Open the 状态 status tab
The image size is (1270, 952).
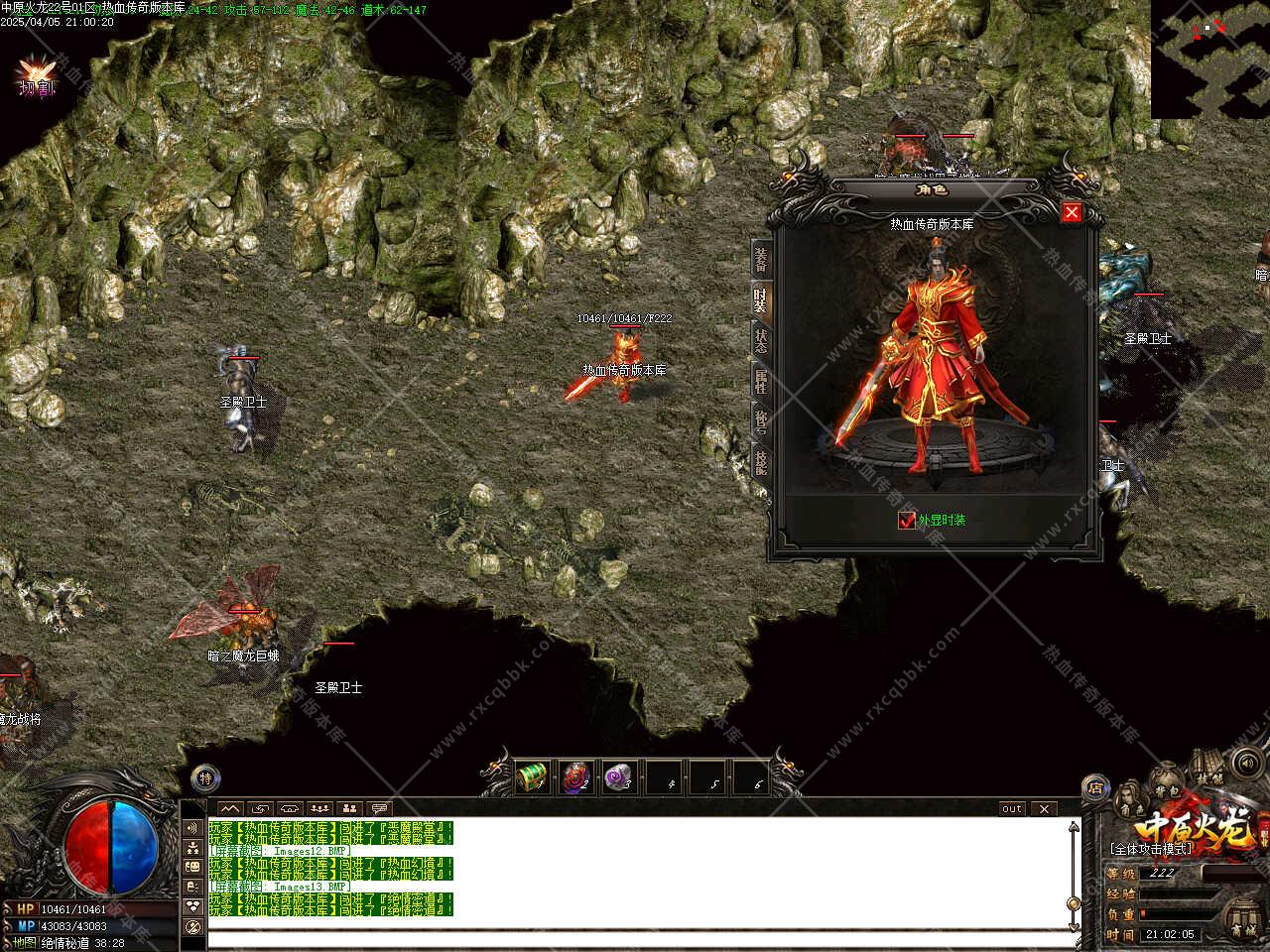pyautogui.click(x=760, y=341)
